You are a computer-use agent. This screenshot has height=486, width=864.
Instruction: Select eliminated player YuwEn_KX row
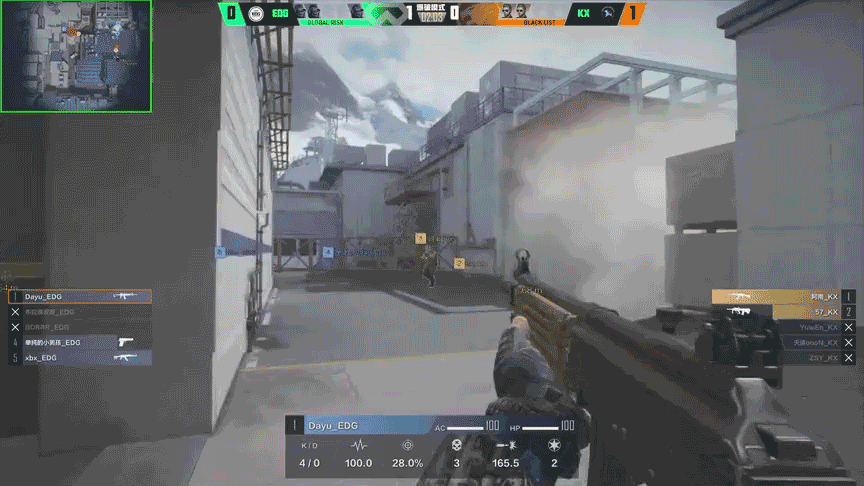click(x=782, y=327)
